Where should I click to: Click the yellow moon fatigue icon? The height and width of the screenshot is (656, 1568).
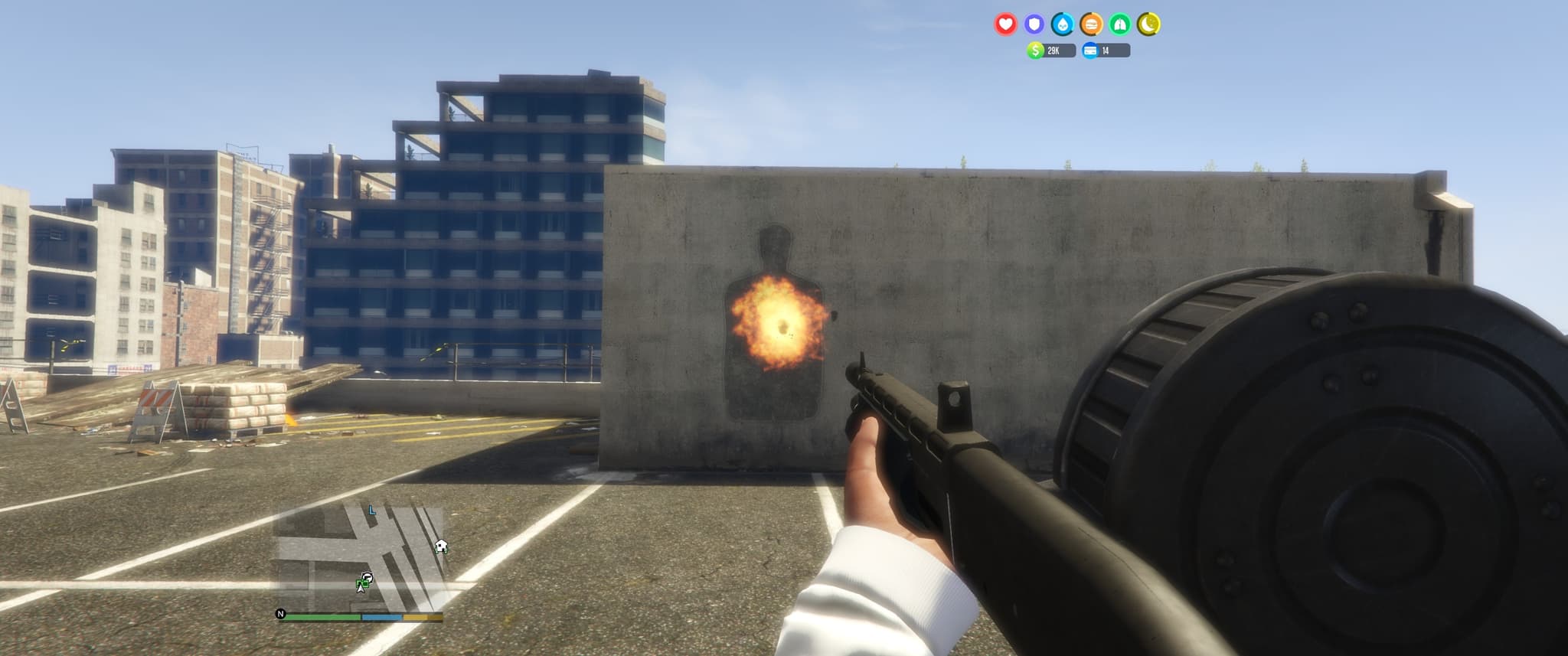point(1149,24)
